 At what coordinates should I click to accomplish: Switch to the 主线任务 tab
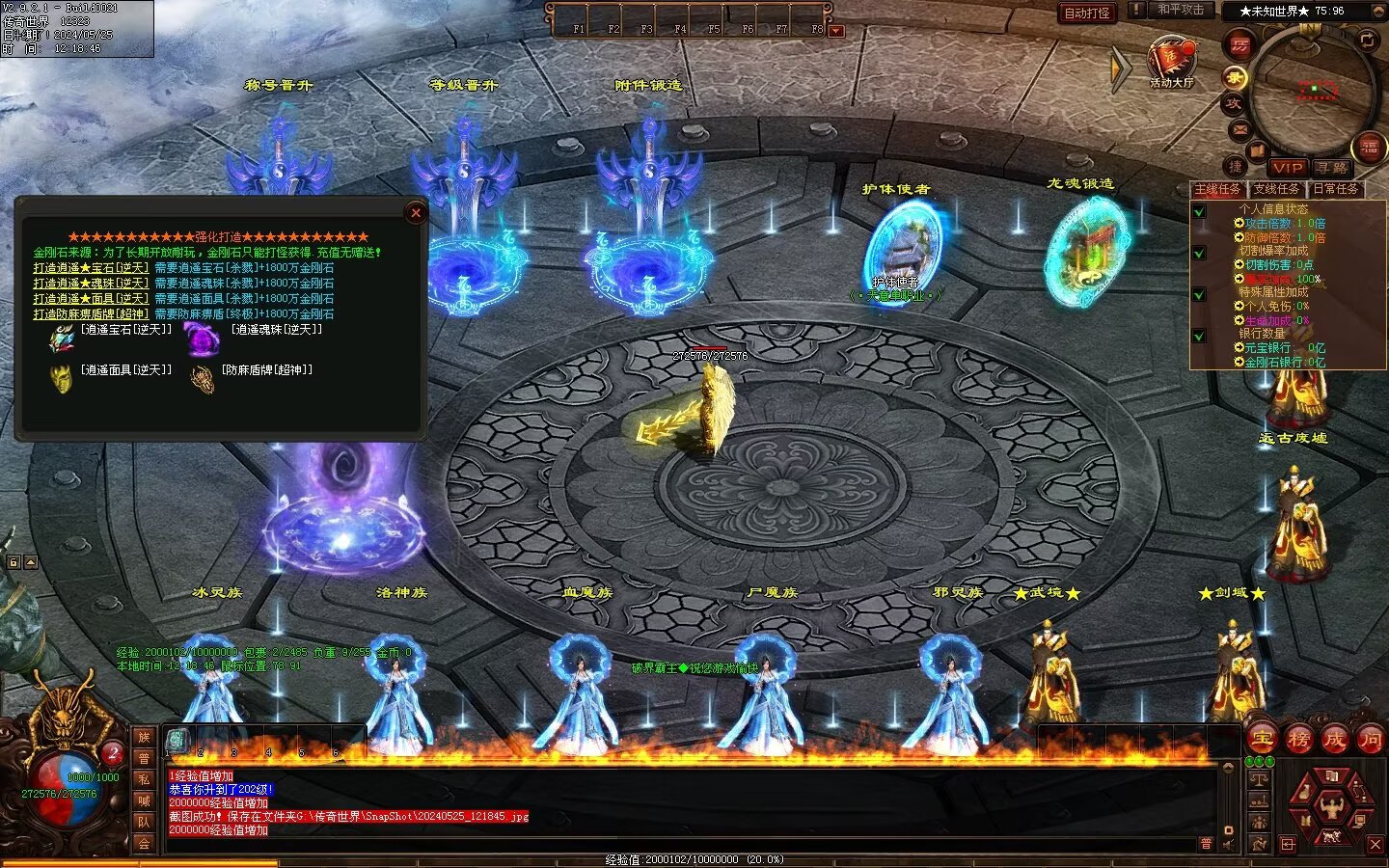point(1218,189)
